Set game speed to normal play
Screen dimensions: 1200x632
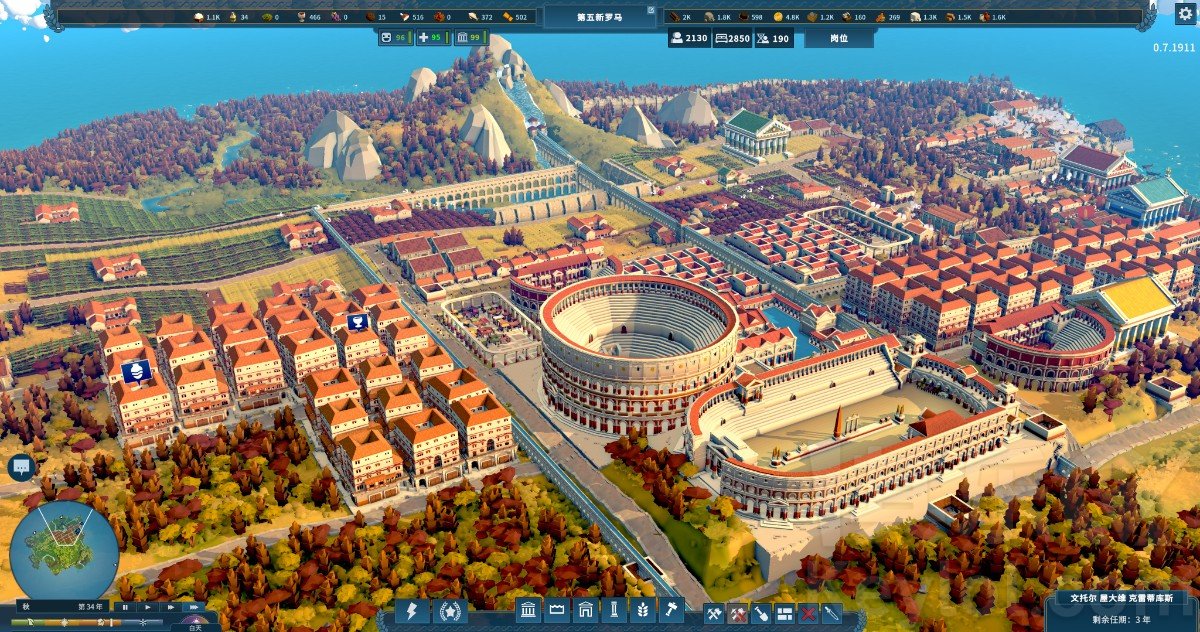tap(147, 607)
